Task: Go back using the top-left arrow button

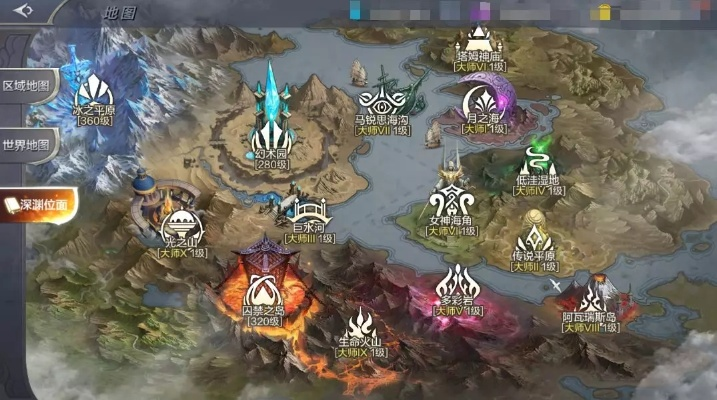Action: tap(24, 11)
